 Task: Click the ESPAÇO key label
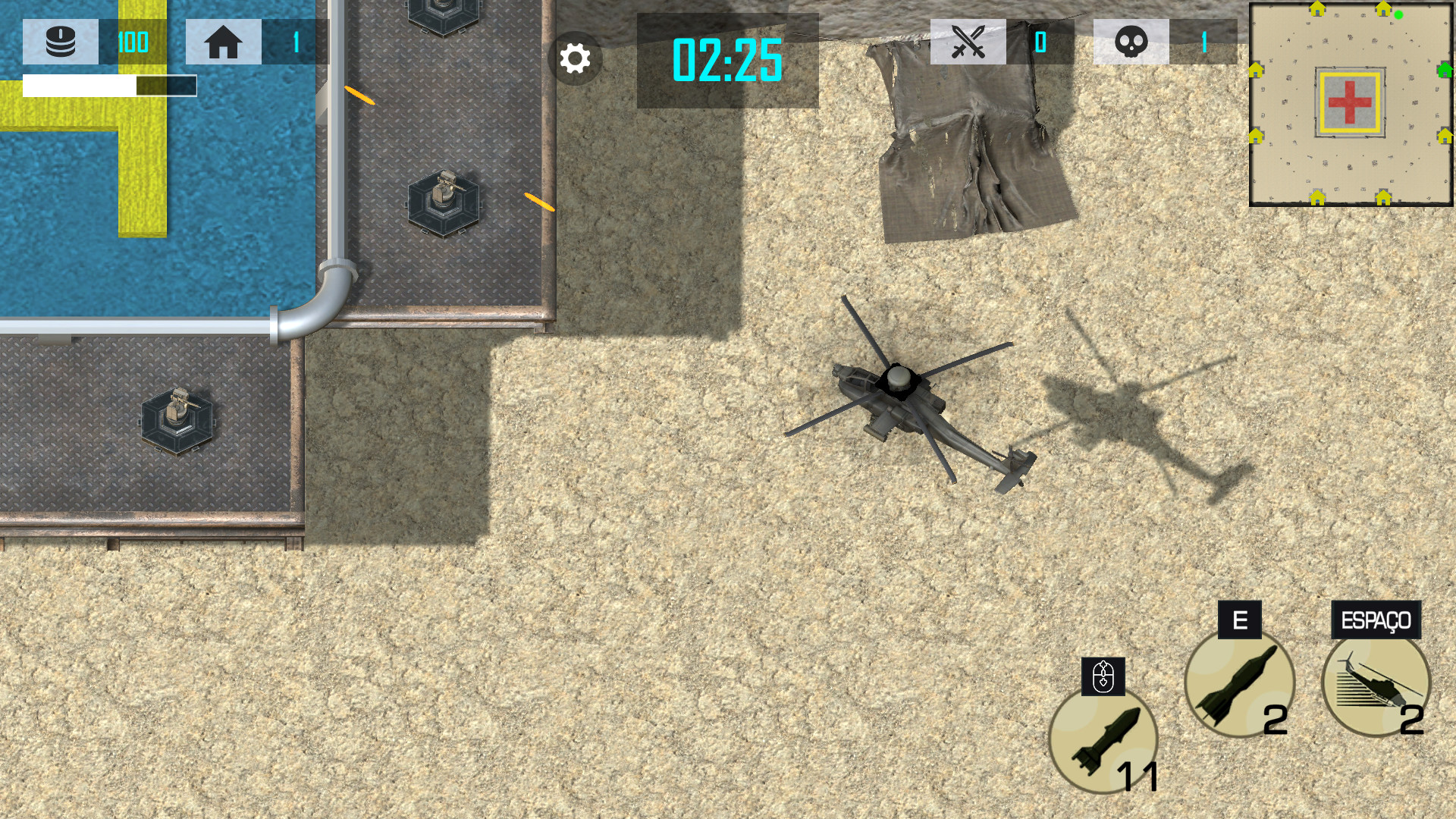[x=1376, y=621]
